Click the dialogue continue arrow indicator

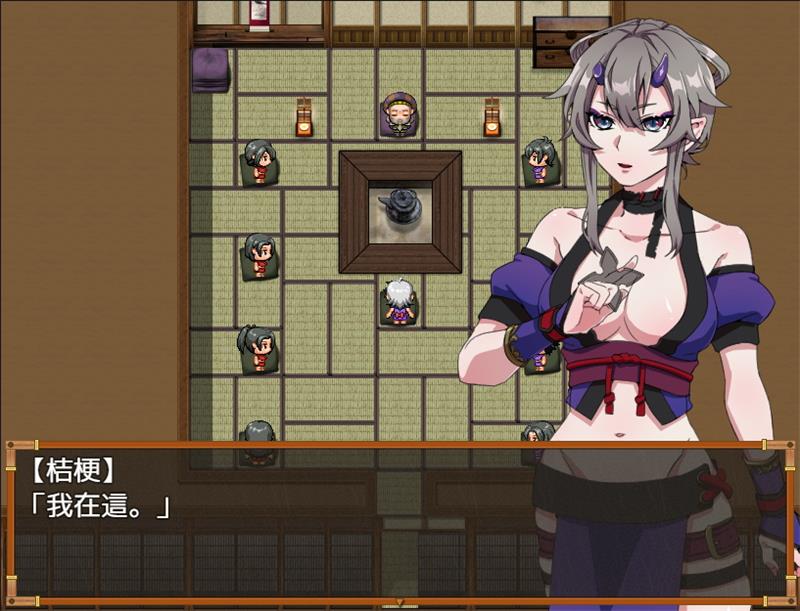click(400, 602)
